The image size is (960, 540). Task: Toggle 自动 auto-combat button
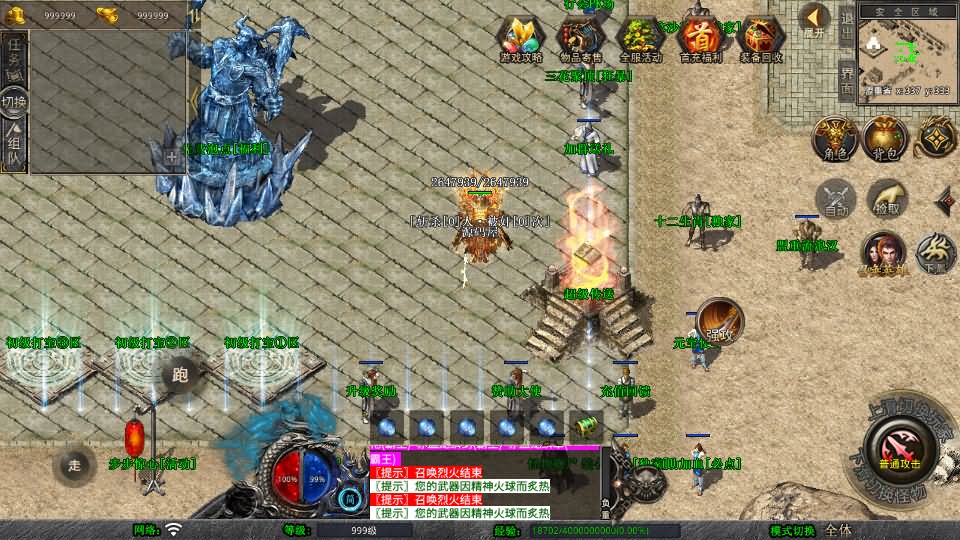(836, 198)
